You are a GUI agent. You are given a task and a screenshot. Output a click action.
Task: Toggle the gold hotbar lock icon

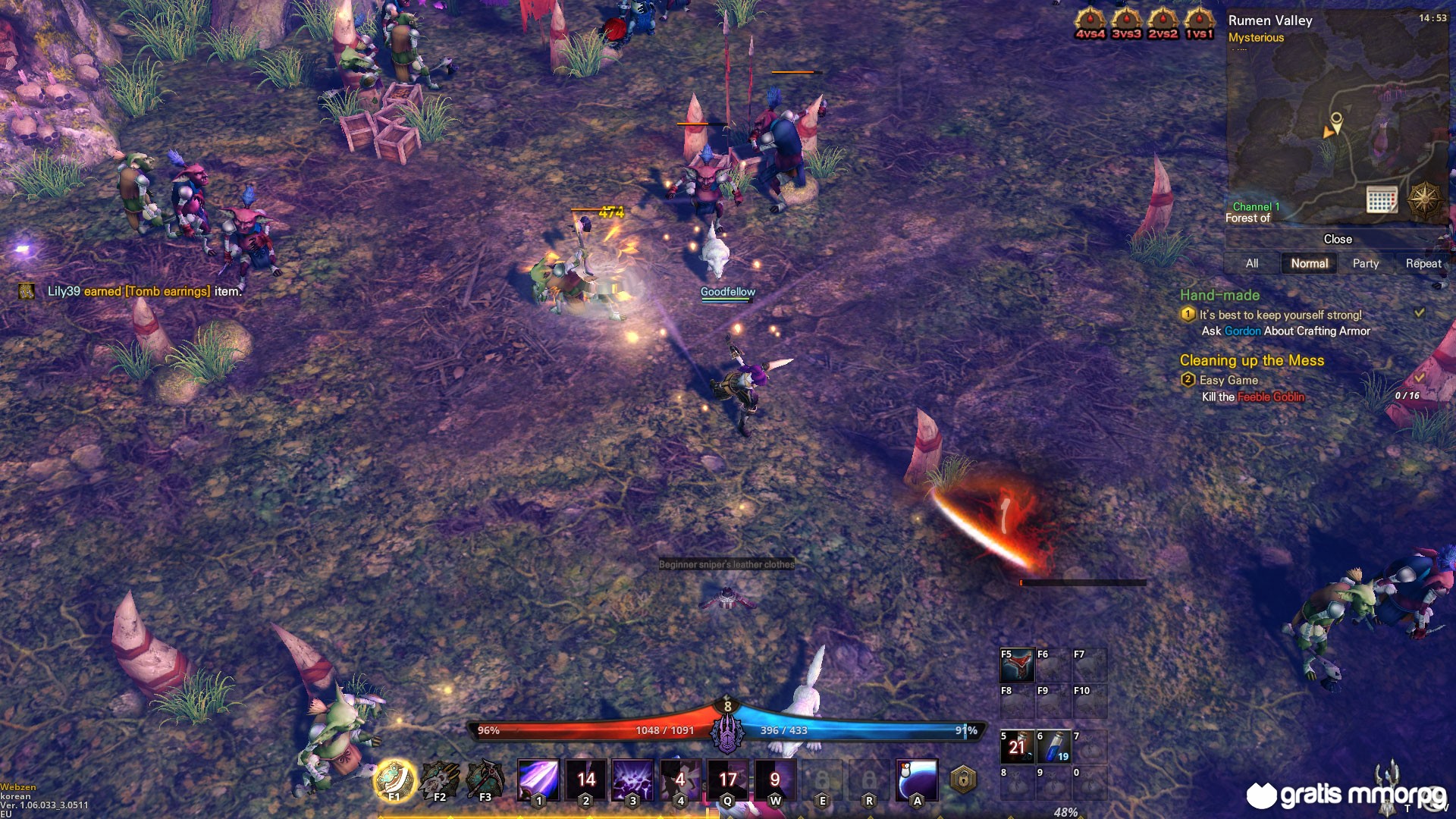tap(963, 780)
